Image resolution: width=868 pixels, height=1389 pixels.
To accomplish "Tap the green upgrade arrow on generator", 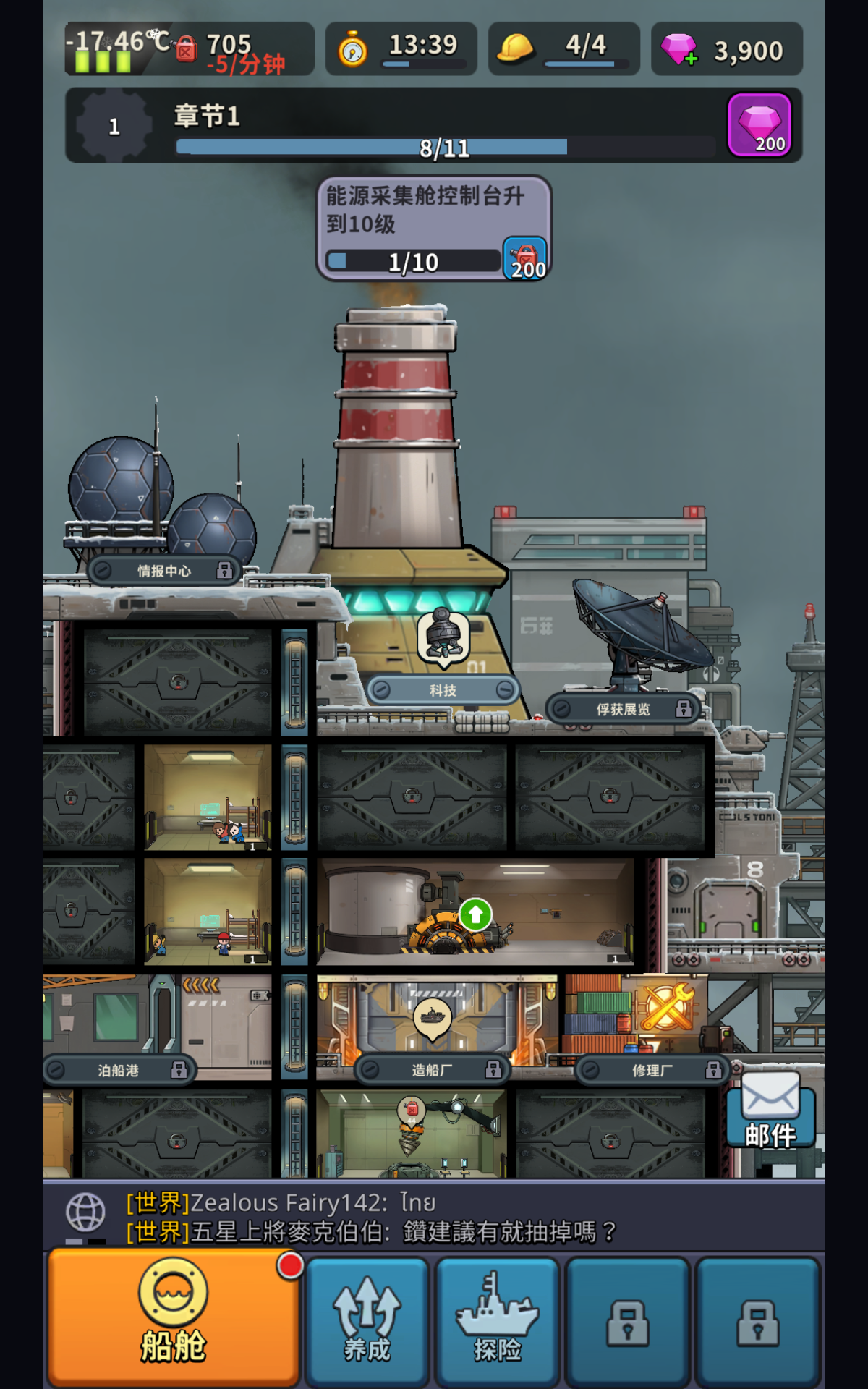I will click(475, 915).
